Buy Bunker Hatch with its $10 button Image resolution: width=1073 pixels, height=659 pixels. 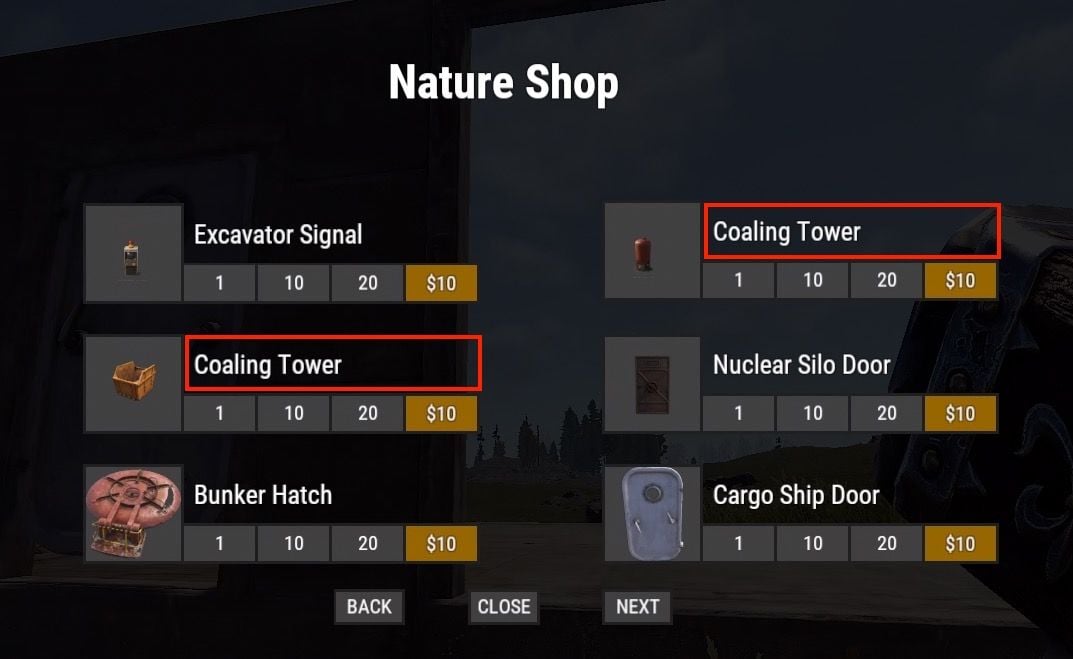(441, 544)
